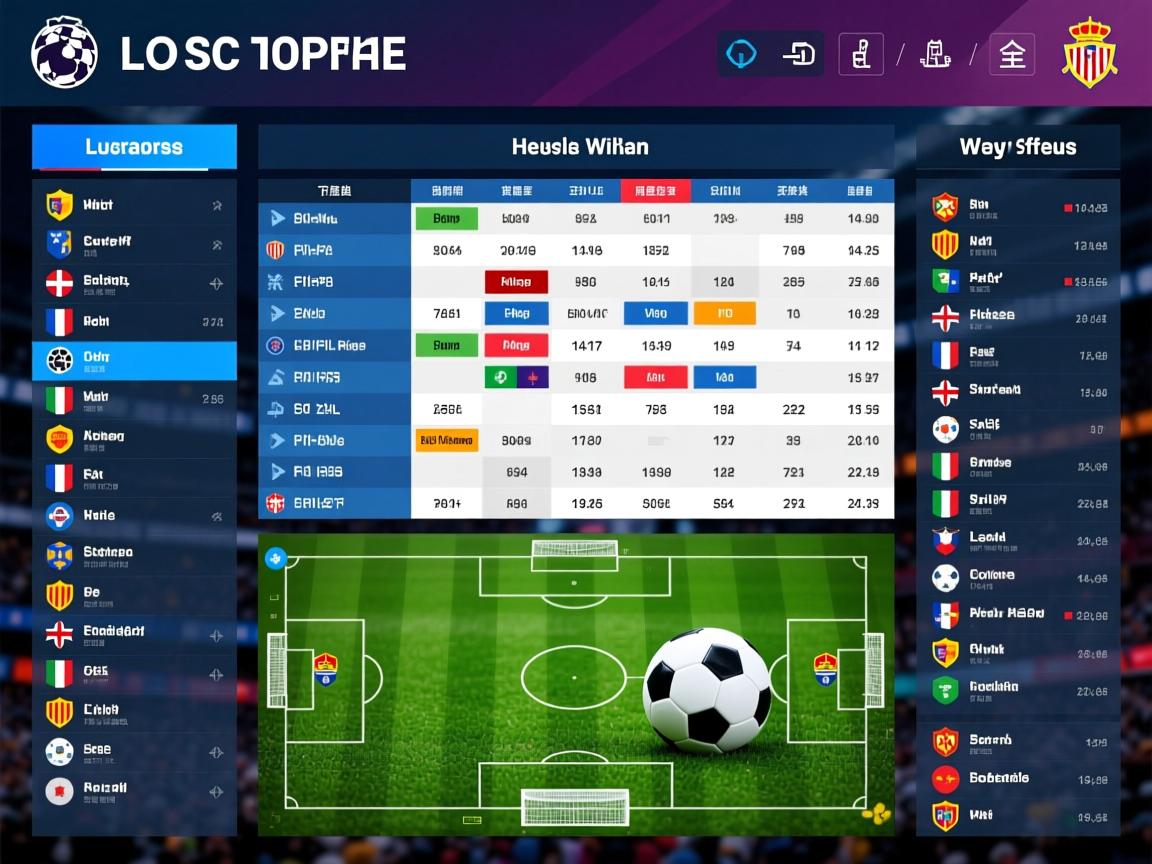The height and width of the screenshot is (864, 1152).
Task: Select the red-highlighted column header in the table
Action: coord(655,191)
